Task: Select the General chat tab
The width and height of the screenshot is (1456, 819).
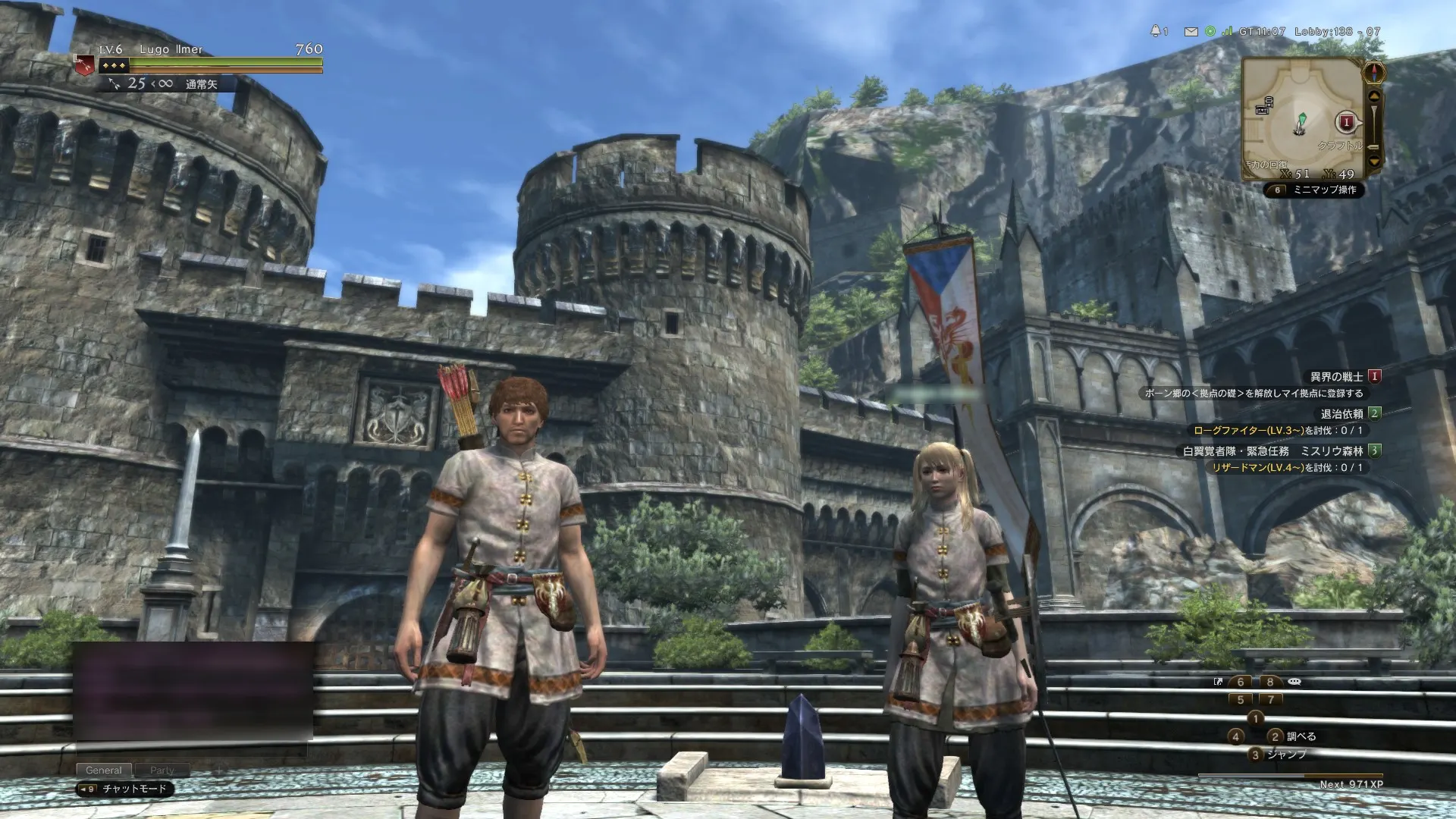Action: (104, 769)
